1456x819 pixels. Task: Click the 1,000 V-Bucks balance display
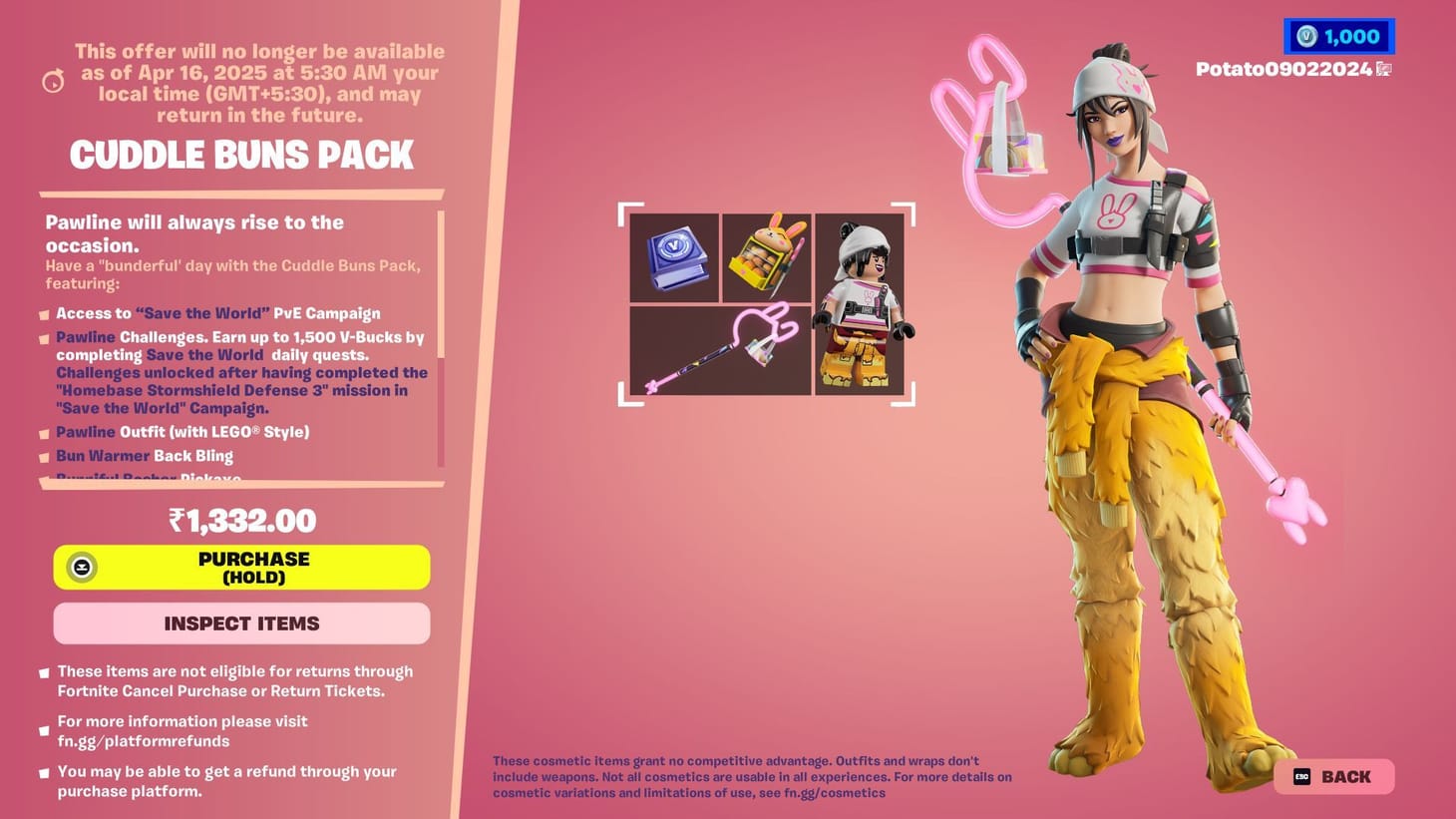[x=1339, y=36]
